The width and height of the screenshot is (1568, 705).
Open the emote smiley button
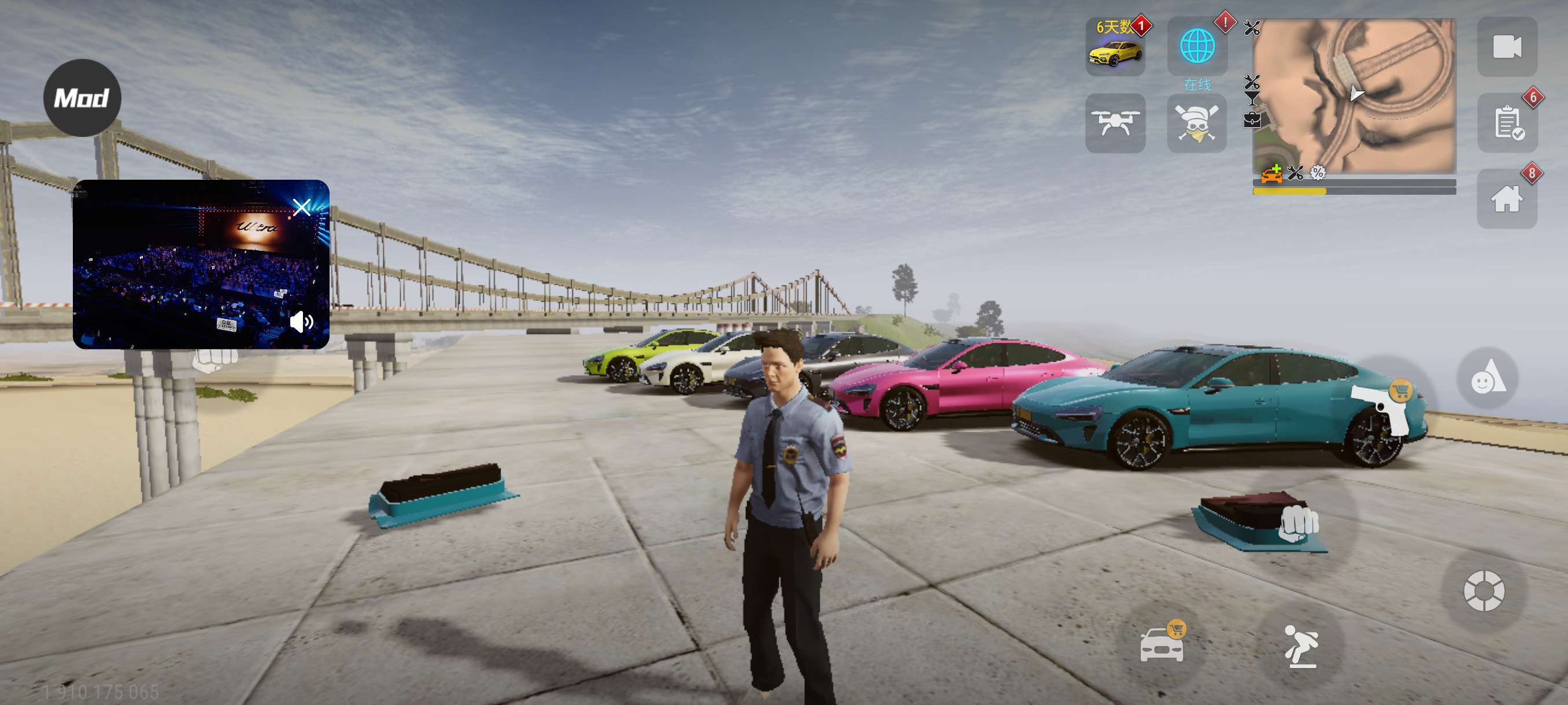tap(1487, 378)
